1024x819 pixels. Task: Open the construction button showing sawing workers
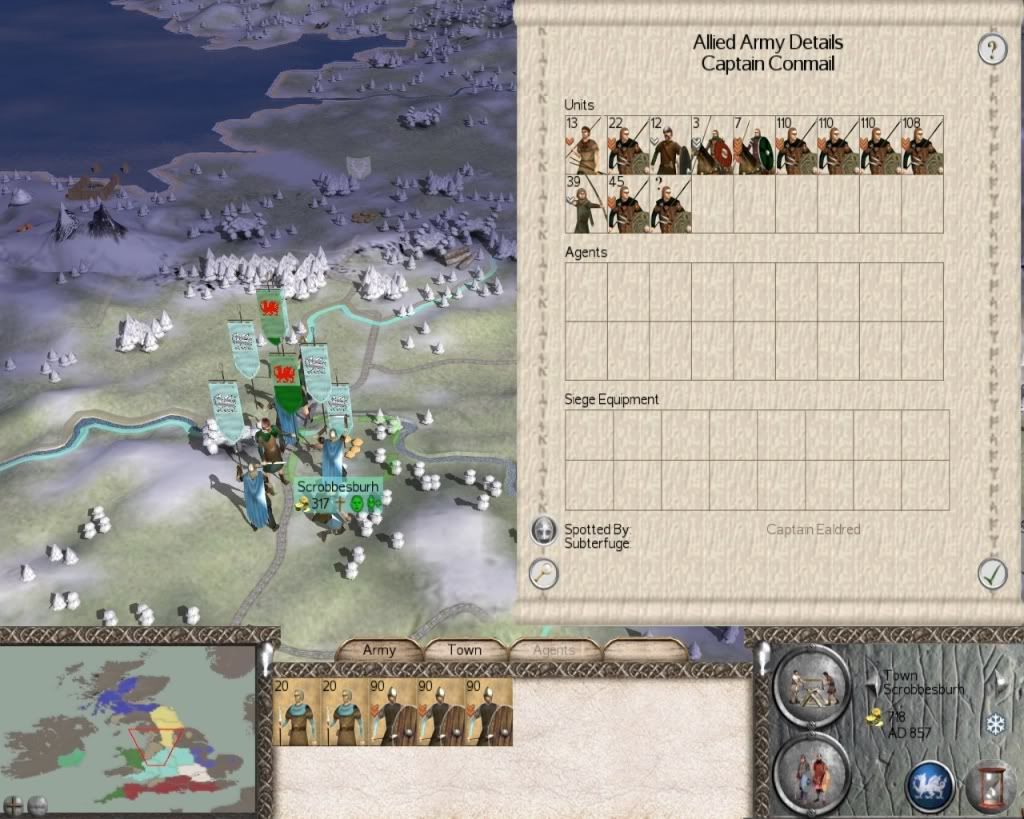click(x=811, y=687)
